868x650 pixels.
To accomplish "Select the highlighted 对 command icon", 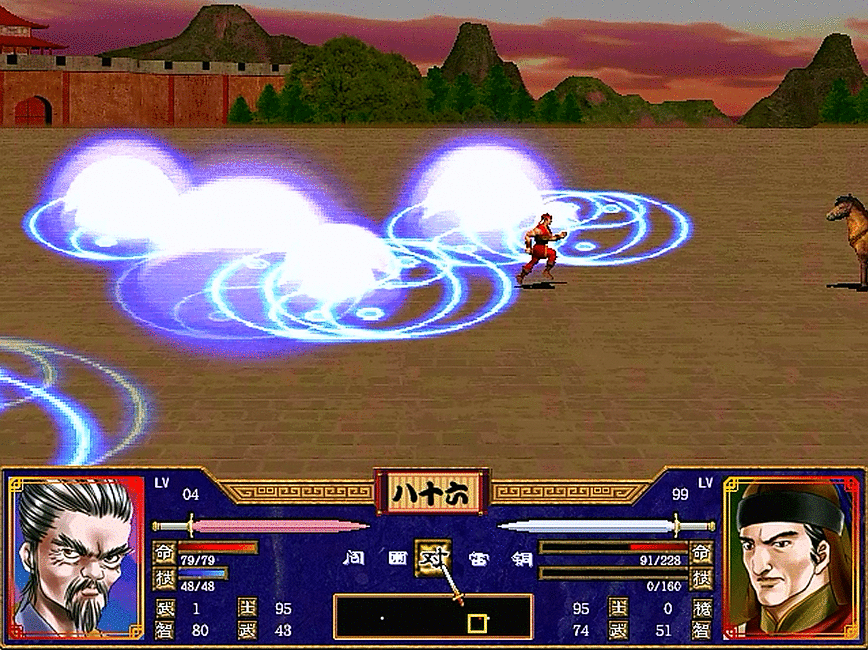I will [434, 556].
